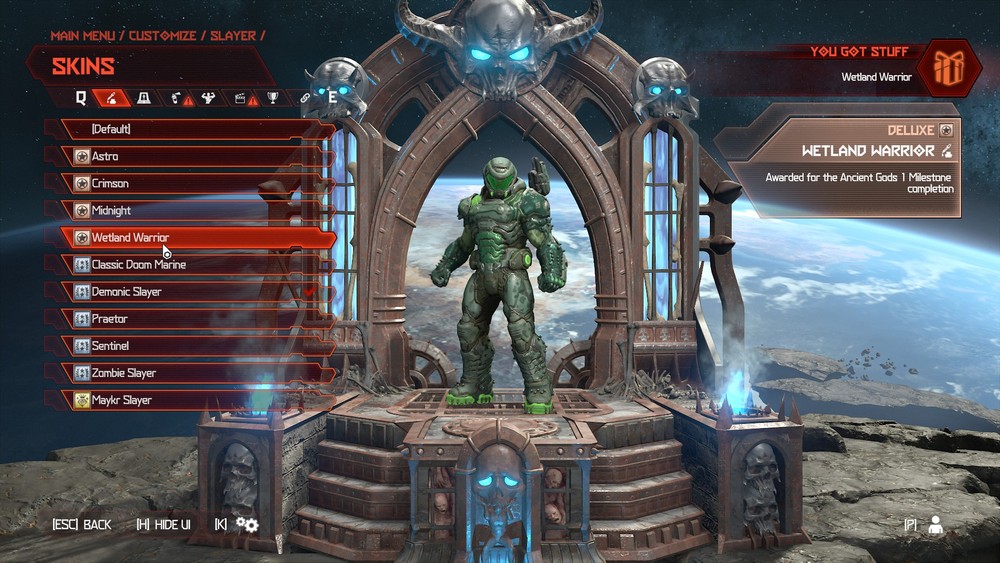Apply the Praetor skin
The height and width of the screenshot is (563, 1000).
pyautogui.click(x=190, y=319)
